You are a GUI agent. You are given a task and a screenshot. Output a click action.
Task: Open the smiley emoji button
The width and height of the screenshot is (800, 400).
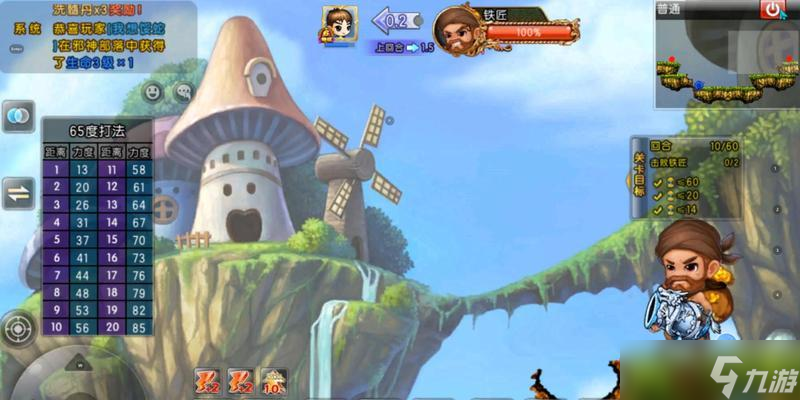(x=153, y=91)
